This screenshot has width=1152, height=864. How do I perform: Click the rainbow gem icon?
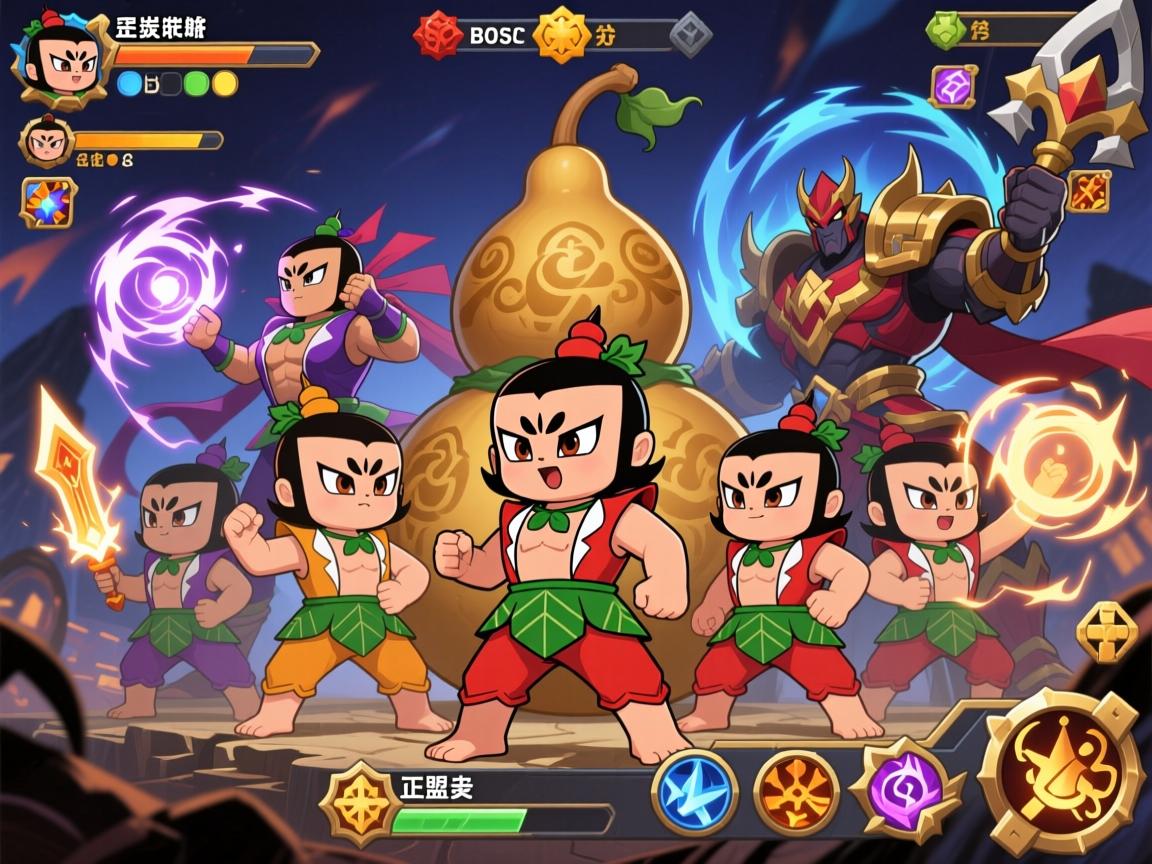click(47, 202)
